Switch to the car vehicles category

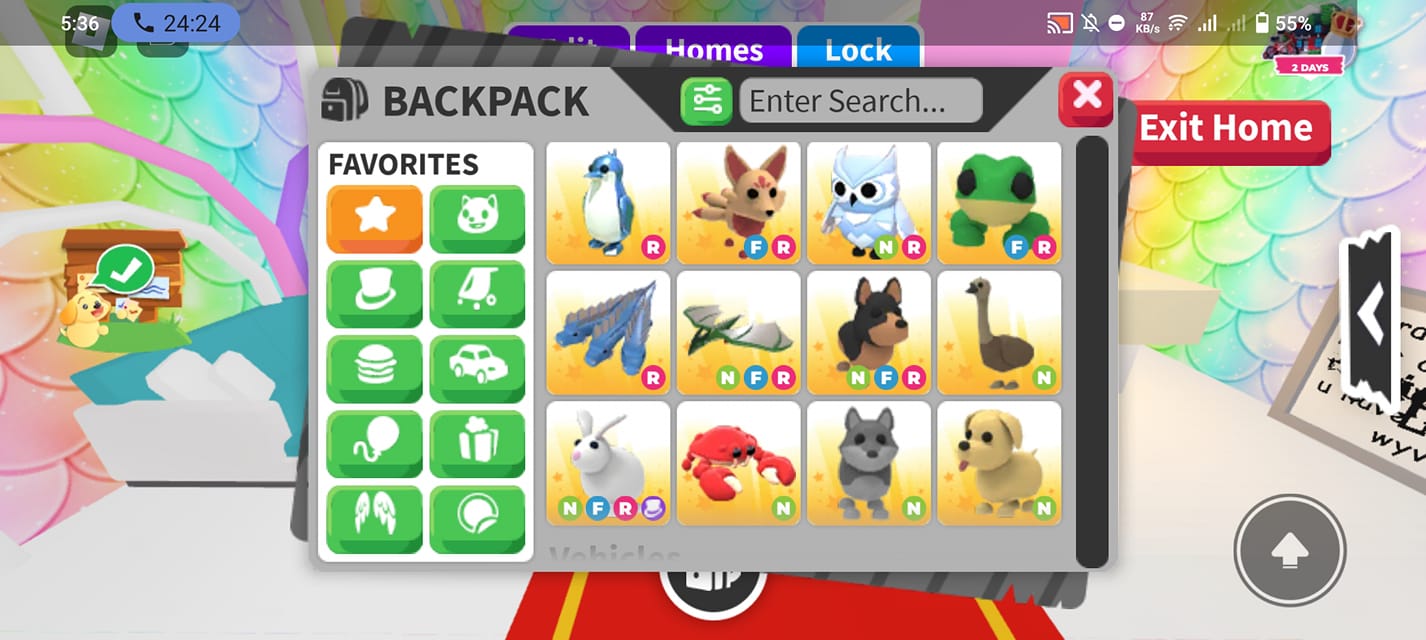(x=477, y=368)
